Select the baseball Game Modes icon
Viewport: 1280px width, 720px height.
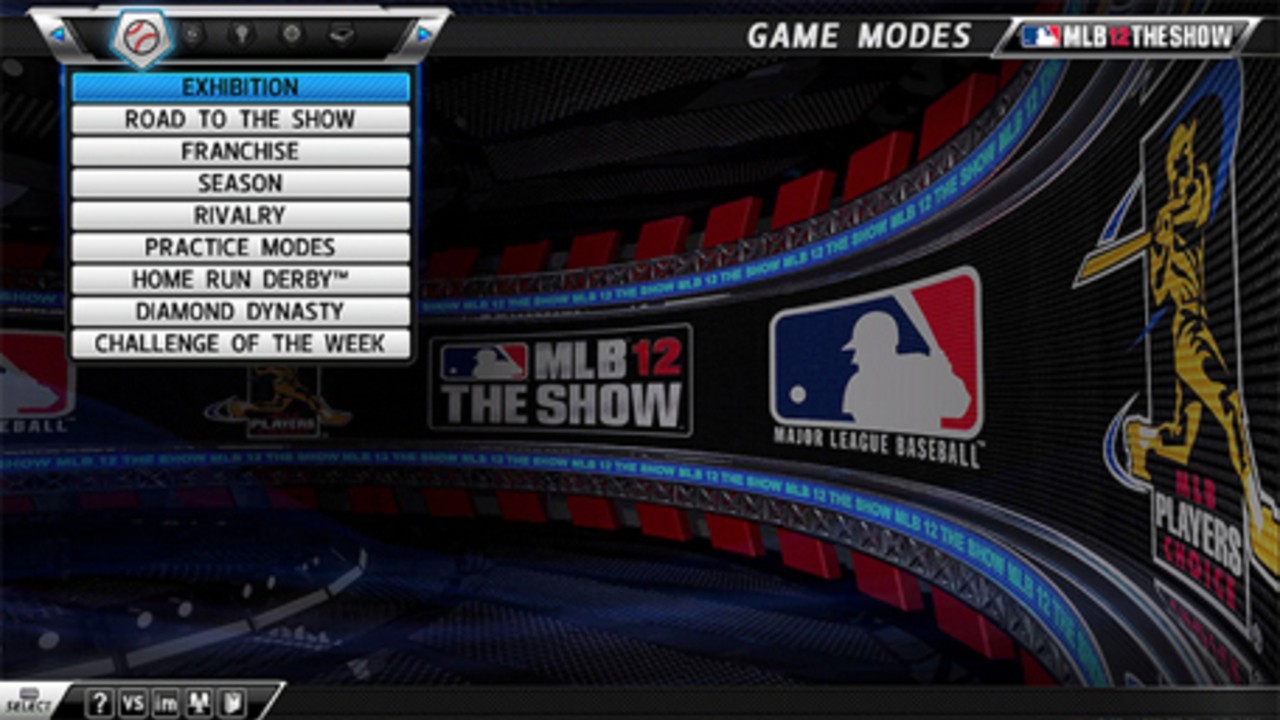(140, 33)
